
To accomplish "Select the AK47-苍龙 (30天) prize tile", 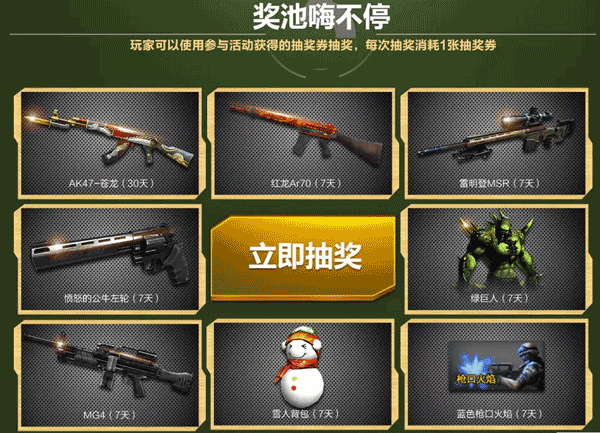I will click(x=106, y=142).
